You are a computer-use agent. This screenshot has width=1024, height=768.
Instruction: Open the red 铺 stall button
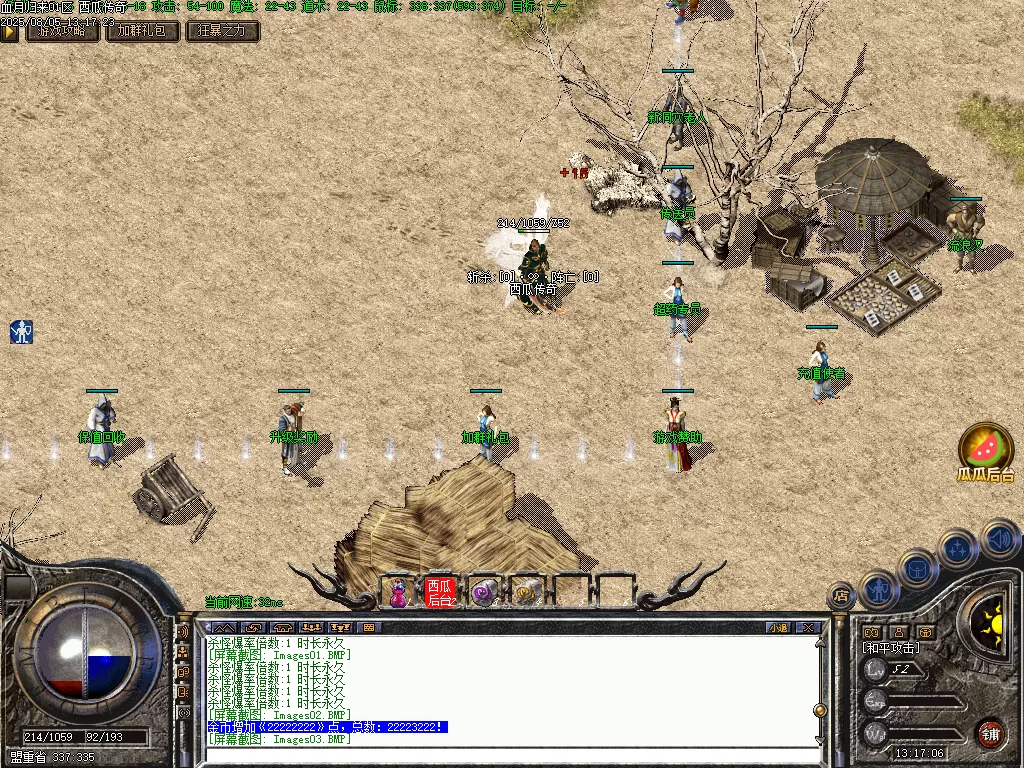(991, 732)
